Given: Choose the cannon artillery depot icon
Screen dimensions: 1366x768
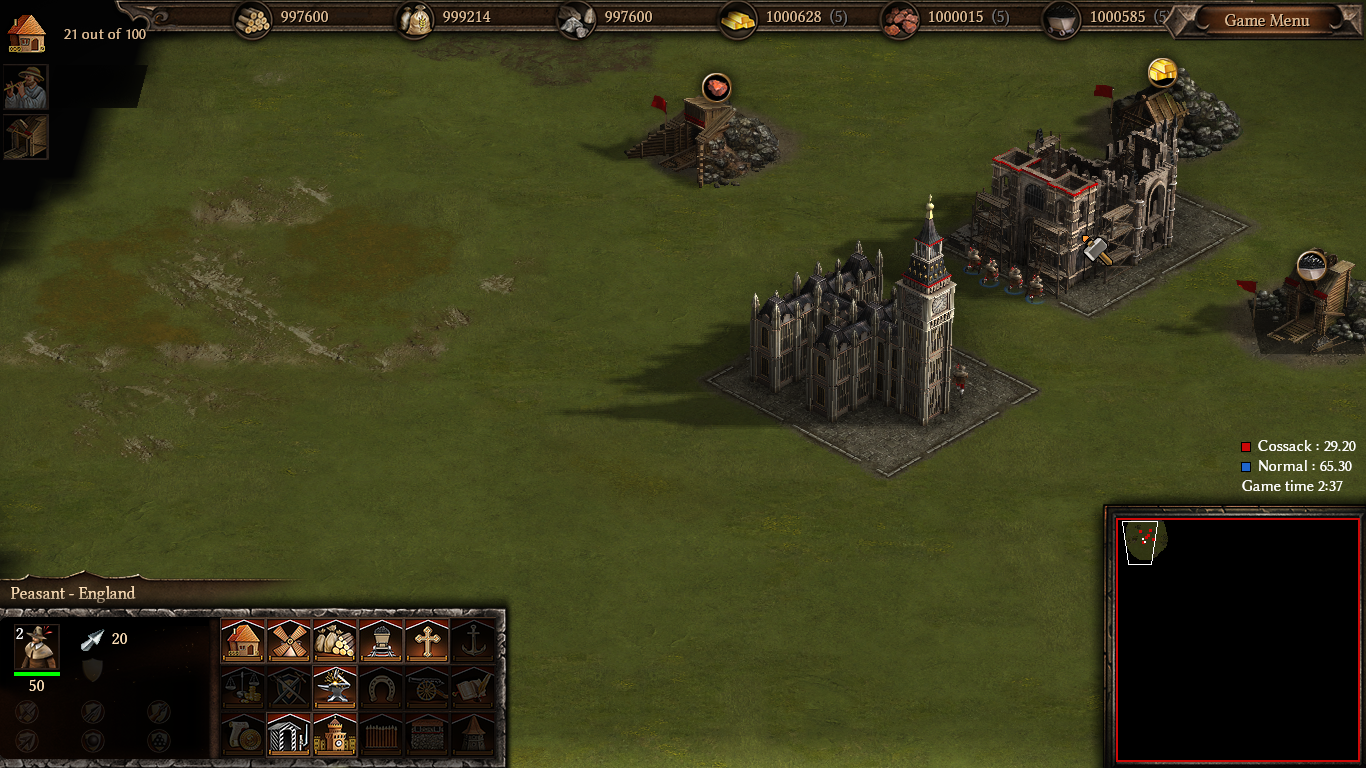Looking at the screenshot, I should (427, 687).
